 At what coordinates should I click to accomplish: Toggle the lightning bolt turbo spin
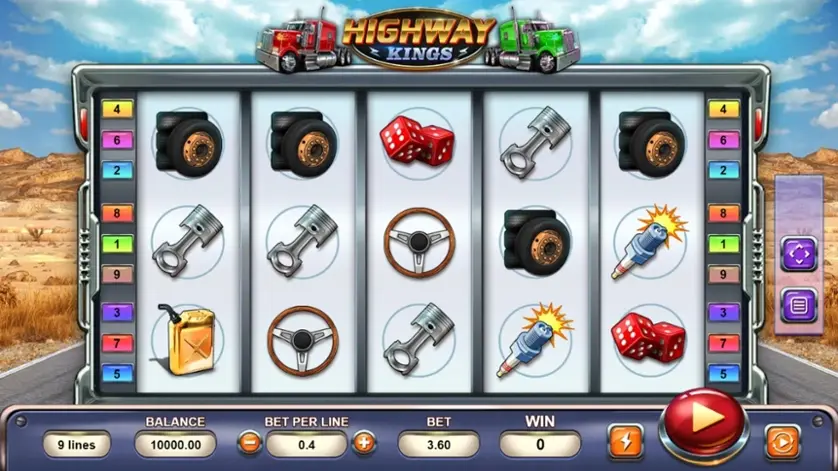[x=625, y=441]
